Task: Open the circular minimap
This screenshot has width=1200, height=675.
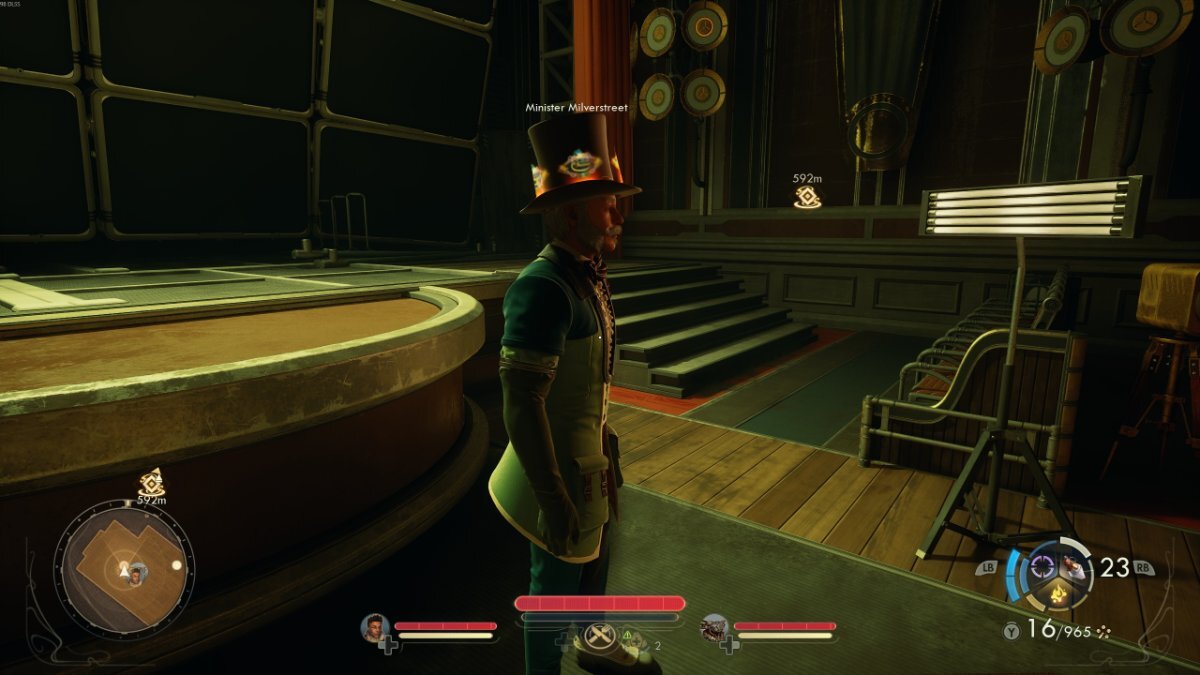Action: (124, 569)
